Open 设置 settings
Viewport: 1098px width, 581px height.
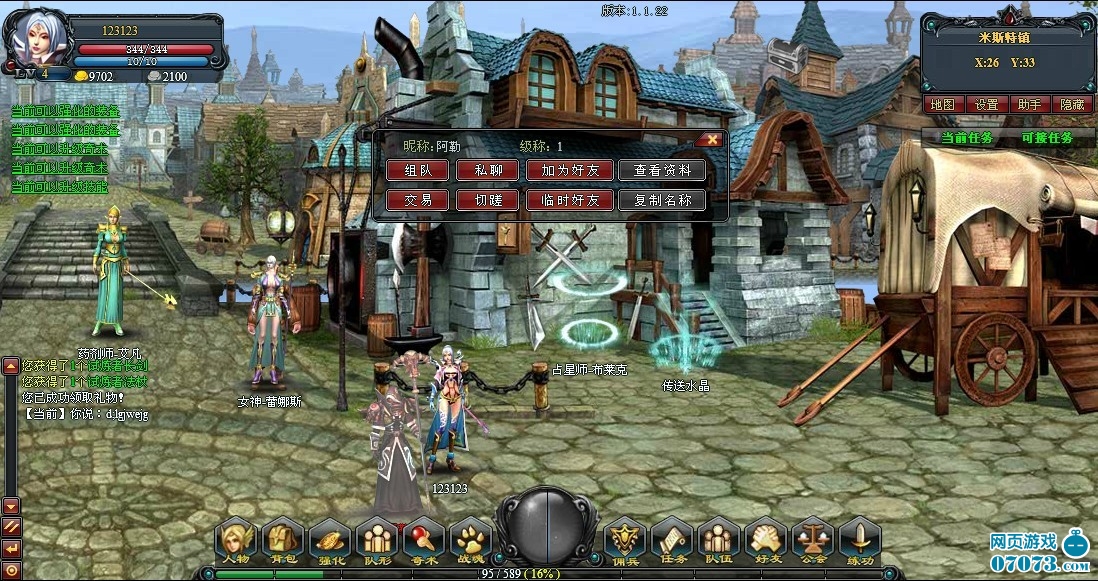click(987, 104)
